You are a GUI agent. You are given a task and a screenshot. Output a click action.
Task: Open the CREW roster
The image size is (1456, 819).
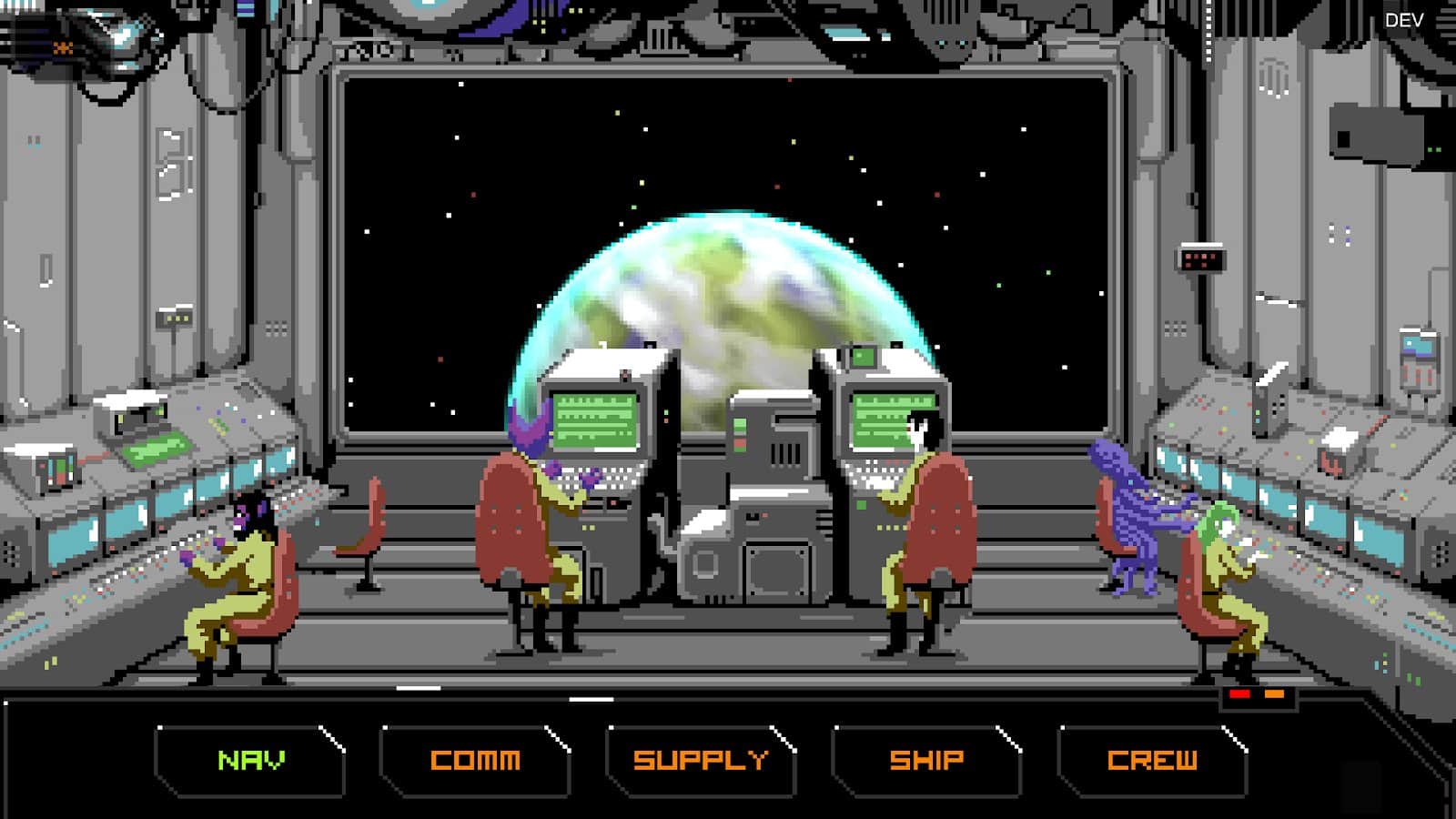[x=1151, y=758]
